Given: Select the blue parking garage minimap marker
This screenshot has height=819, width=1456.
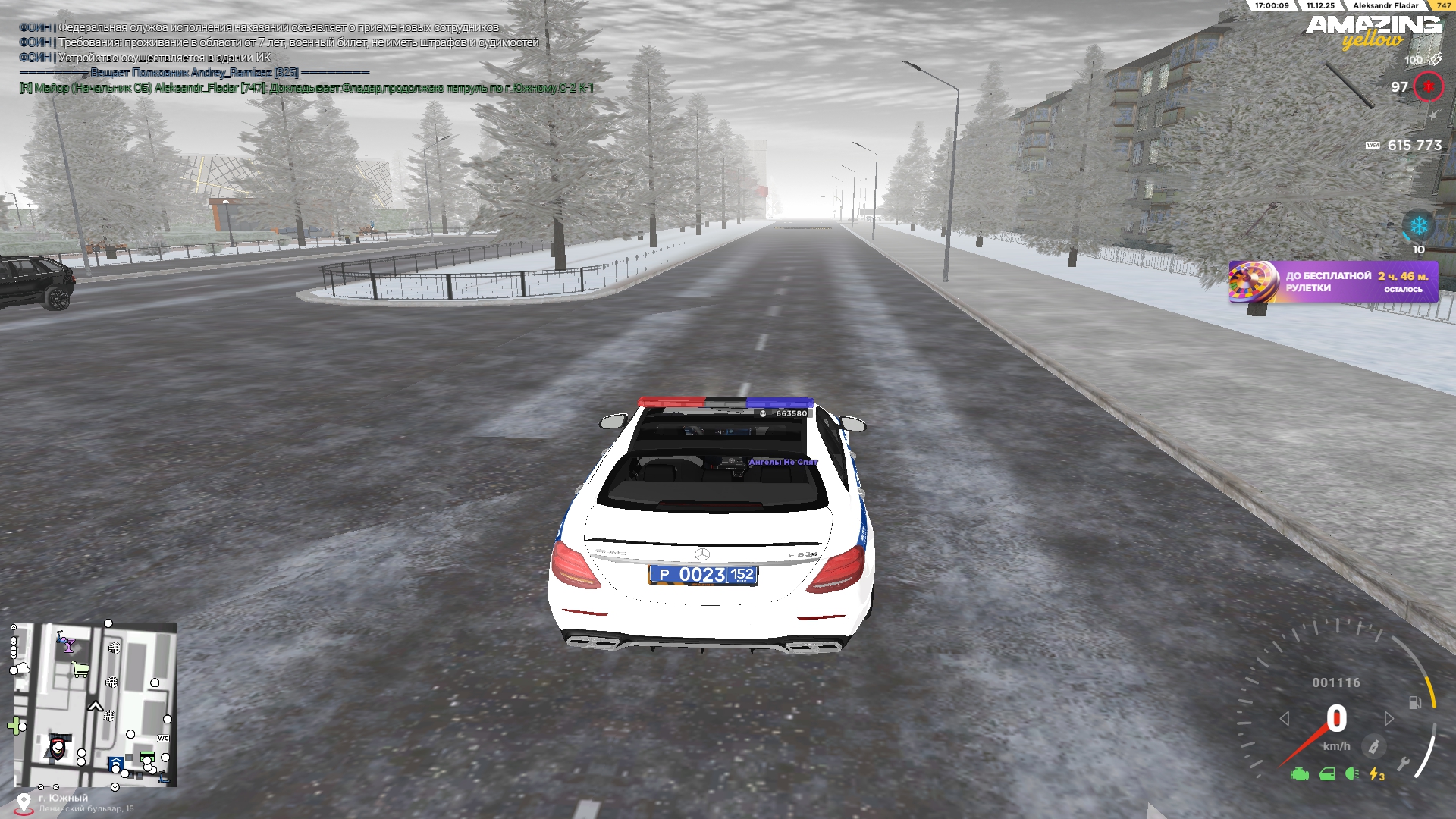Looking at the screenshot, I should 115,762.
